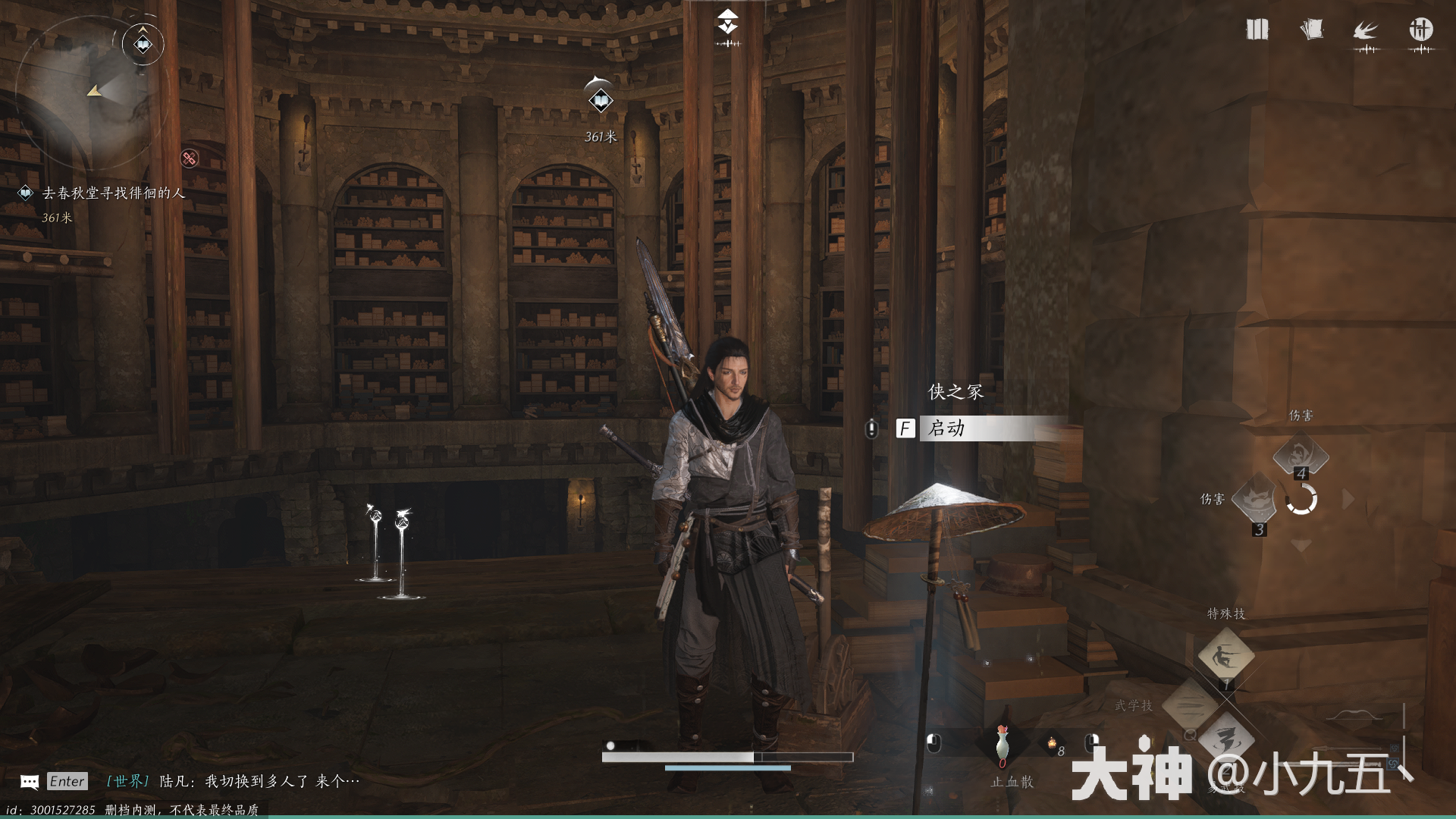Use the 特殊技 special skill icon
The image size is (1456, 819).
(x=1225, y=656)
